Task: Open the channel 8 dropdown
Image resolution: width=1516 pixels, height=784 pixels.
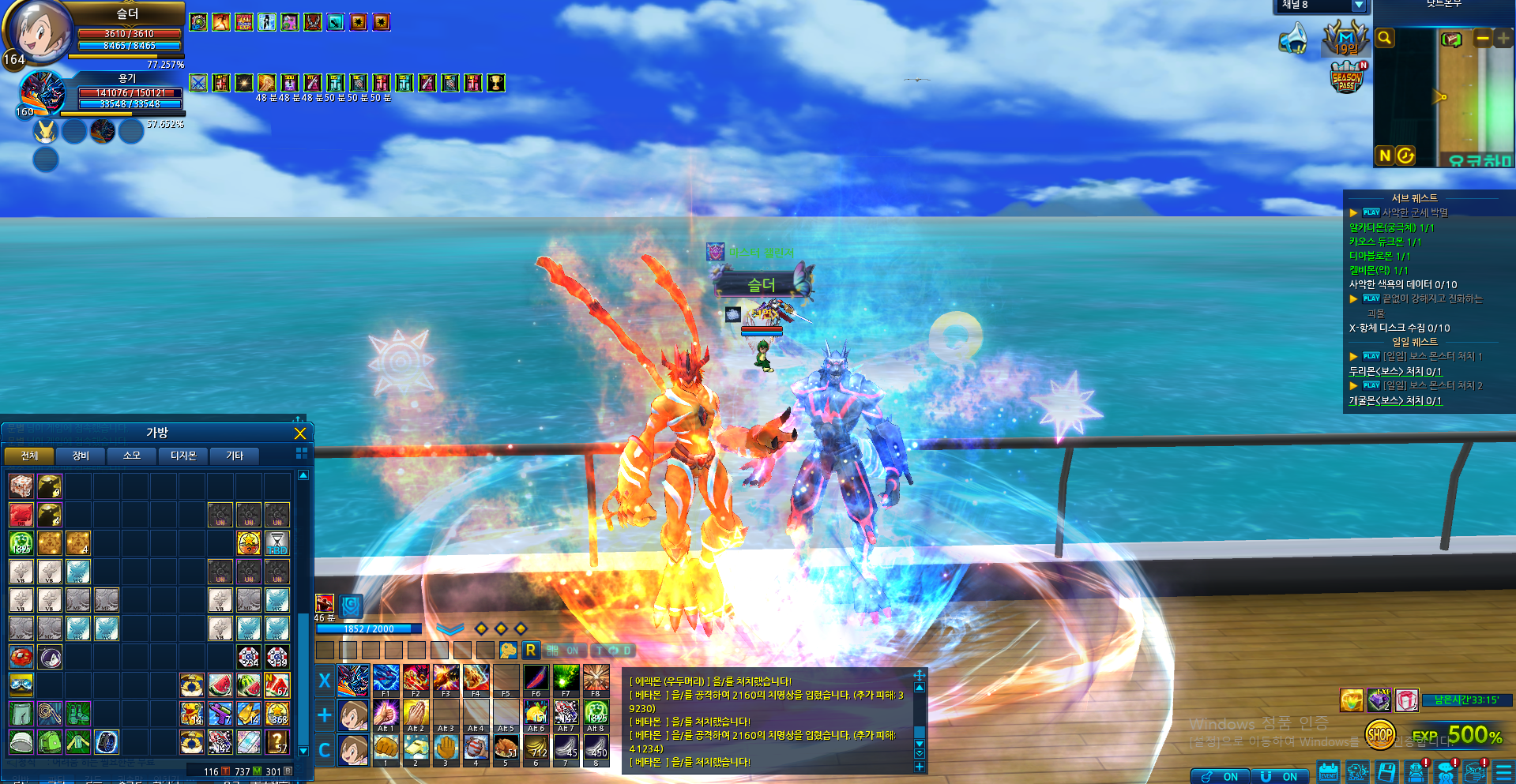Action: [1359, 6]
